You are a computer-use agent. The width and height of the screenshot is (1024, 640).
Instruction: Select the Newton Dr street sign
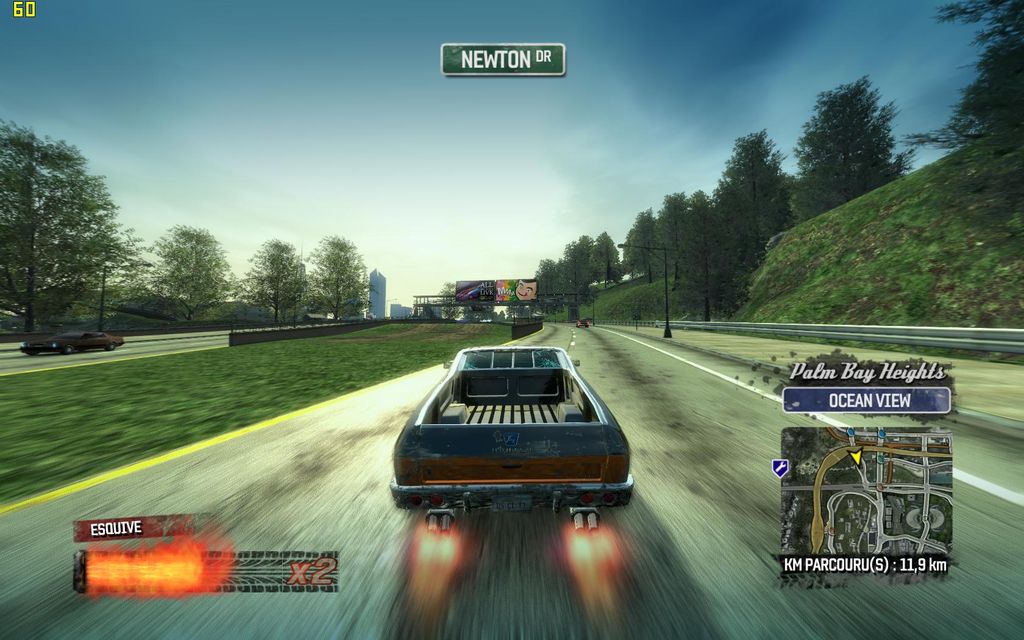503,59
